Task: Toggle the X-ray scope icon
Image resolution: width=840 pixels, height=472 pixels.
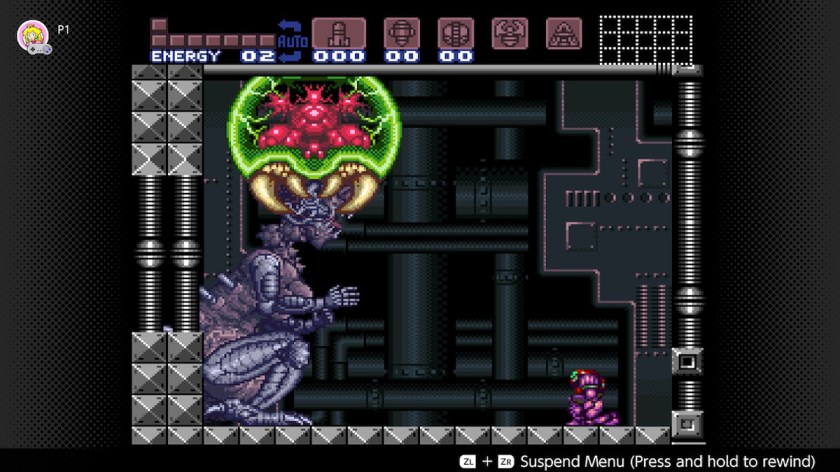Action: pyautogui.click(x=563, y=33)
